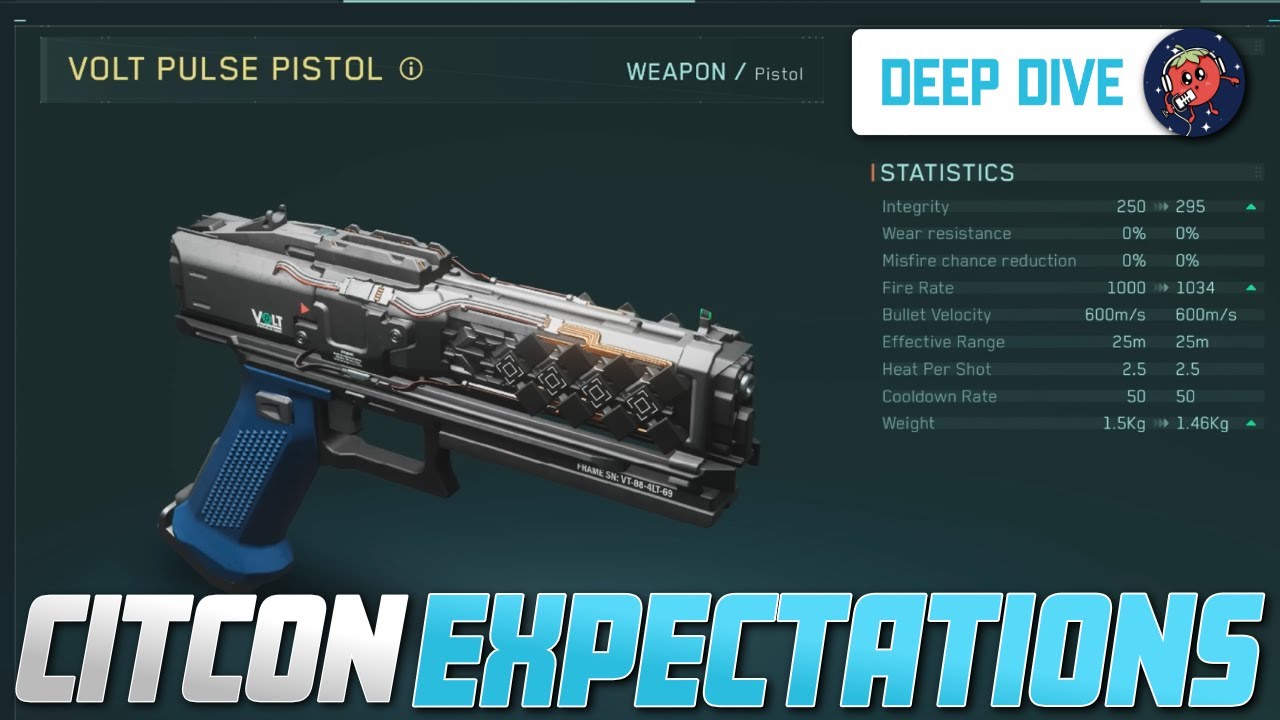Toggle the green upgrade indicator for Integrity
Screen dimensions: 1280x720
[x=1252, y=205]
